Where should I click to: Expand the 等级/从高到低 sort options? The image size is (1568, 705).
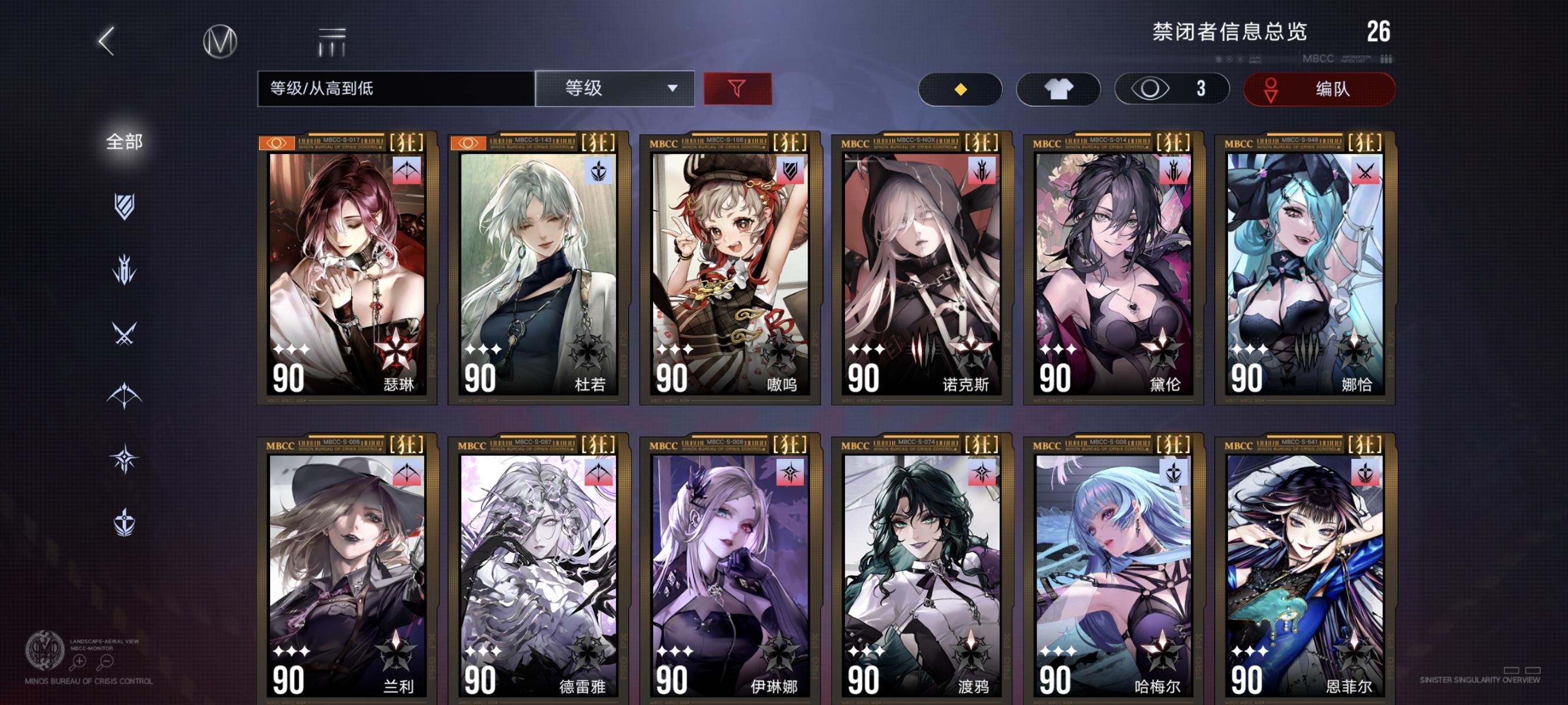pyautogui.click(x=396, y=89)
